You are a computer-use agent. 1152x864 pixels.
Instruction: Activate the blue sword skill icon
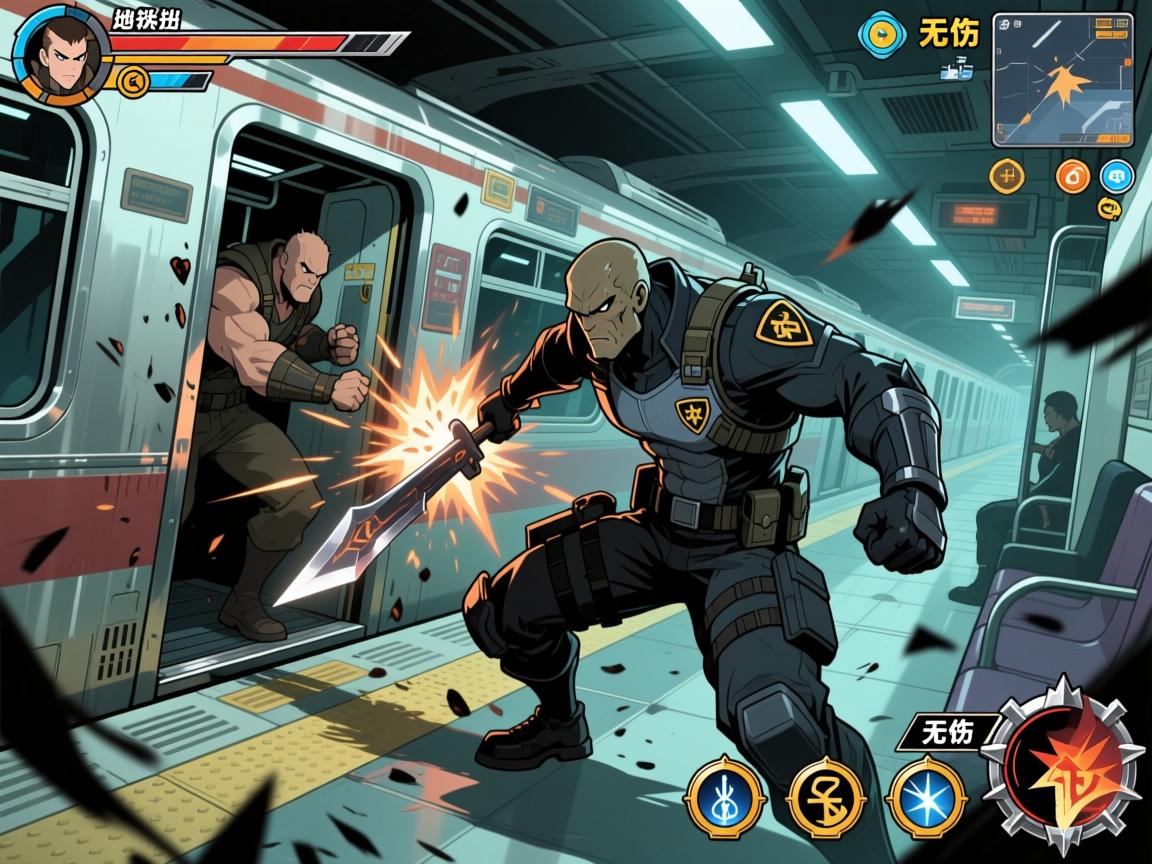click(x=725, y=797)
